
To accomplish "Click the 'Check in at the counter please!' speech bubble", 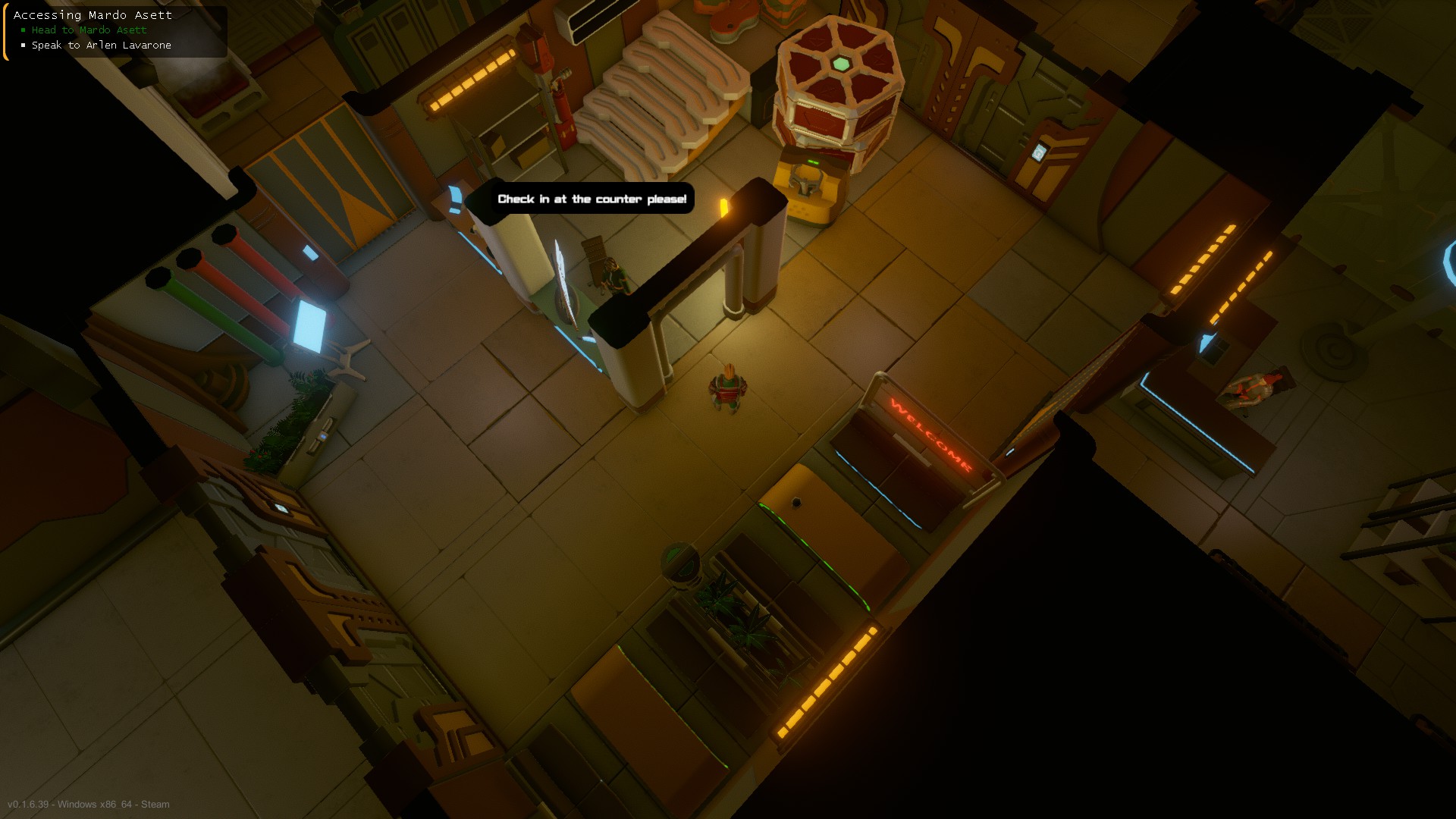I will [x=592, y=199].
